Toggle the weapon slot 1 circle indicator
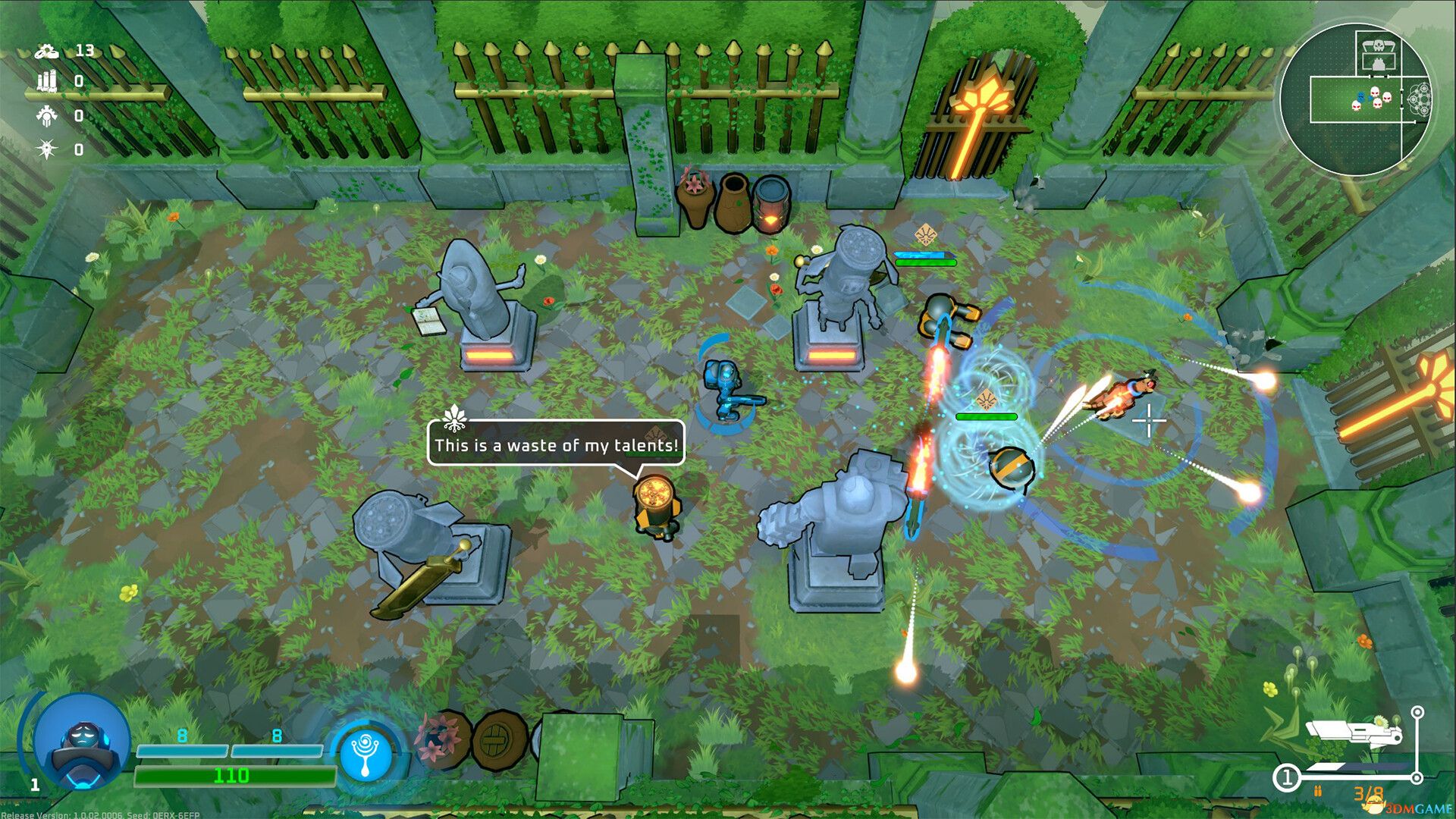Image resolution: width=1456 pixels, height=819 pixels. [1288, 777]
